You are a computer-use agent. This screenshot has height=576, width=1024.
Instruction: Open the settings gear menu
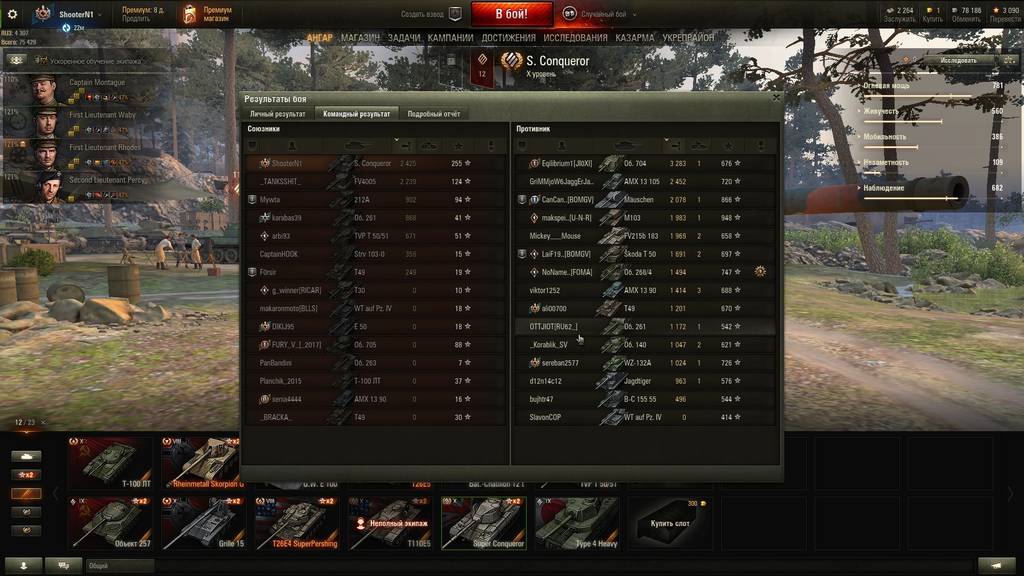[x=13, y=14]
